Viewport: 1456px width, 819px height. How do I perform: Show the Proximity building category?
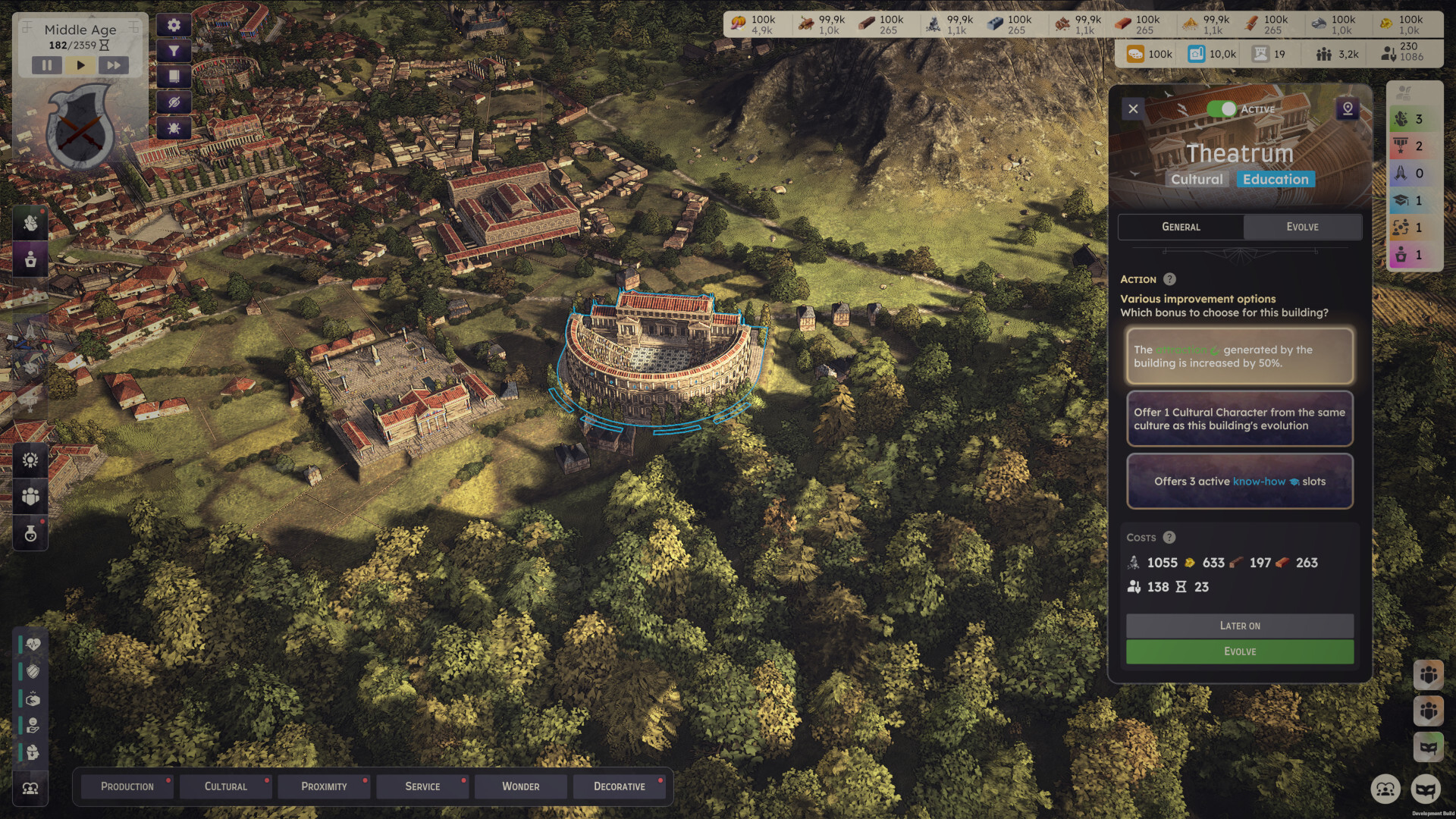(324, 786)
